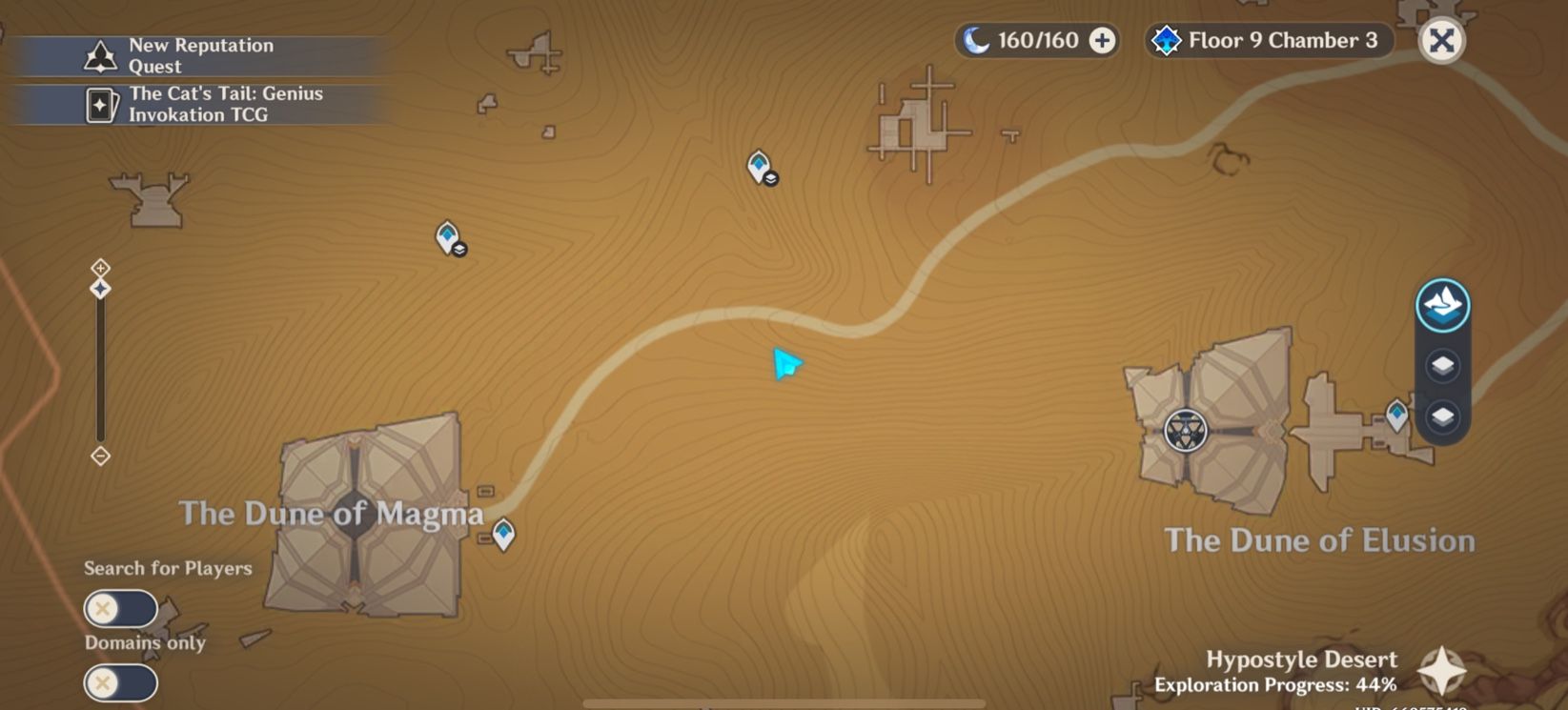Switch to the upper layer view on the right panel
Screen dimensions: 1568x710
[x=1444, y=366]
